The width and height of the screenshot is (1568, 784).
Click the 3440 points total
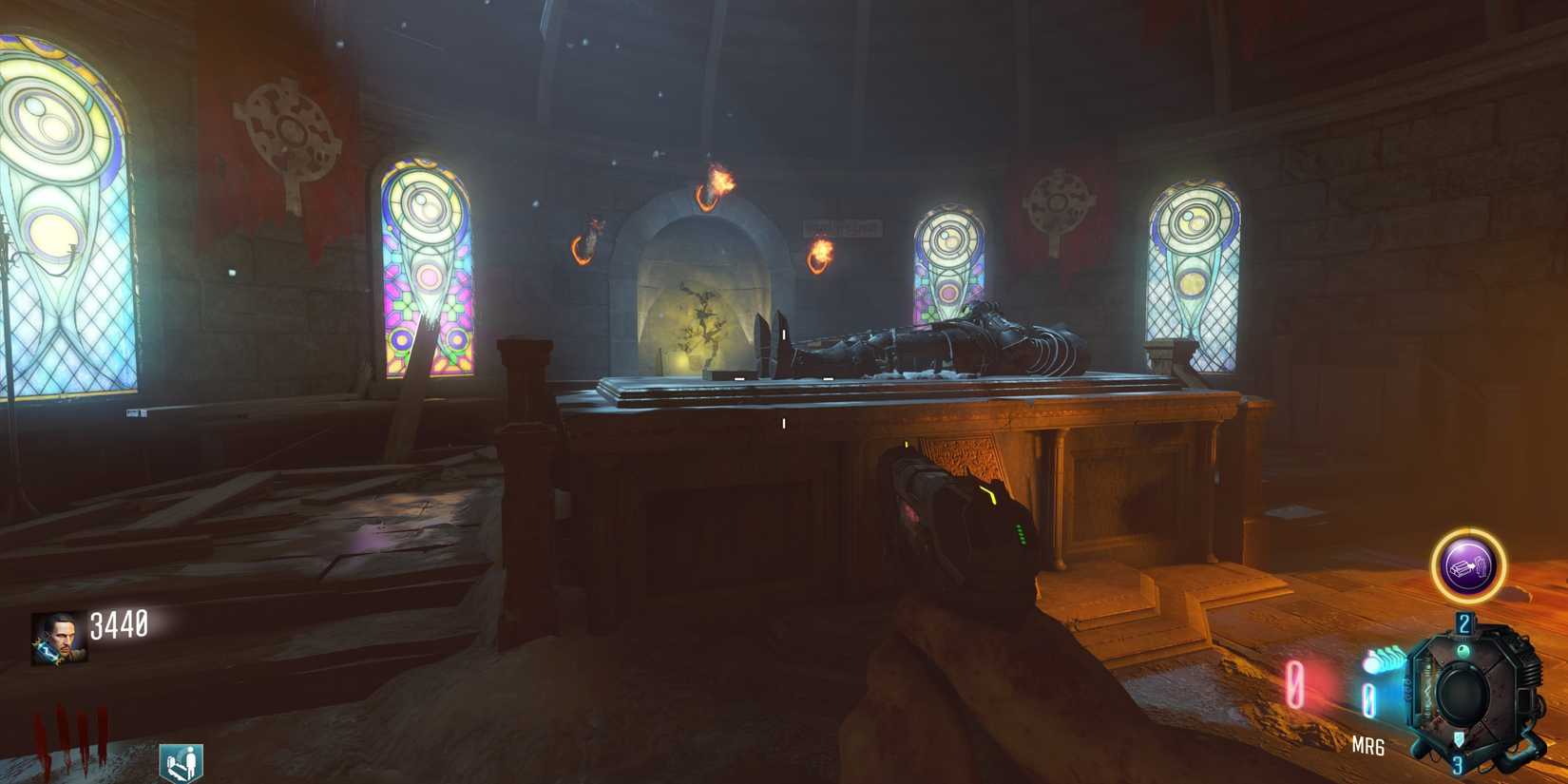pyautogui.click(x=118, y=623)
